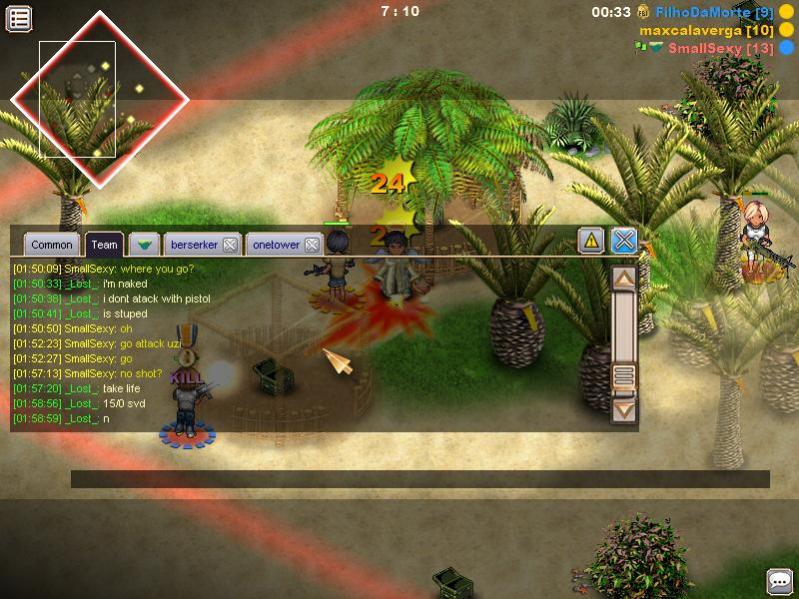The image size is (799, 599).
Task: Select the Team chat tab
Action: (x=104, y=245)
